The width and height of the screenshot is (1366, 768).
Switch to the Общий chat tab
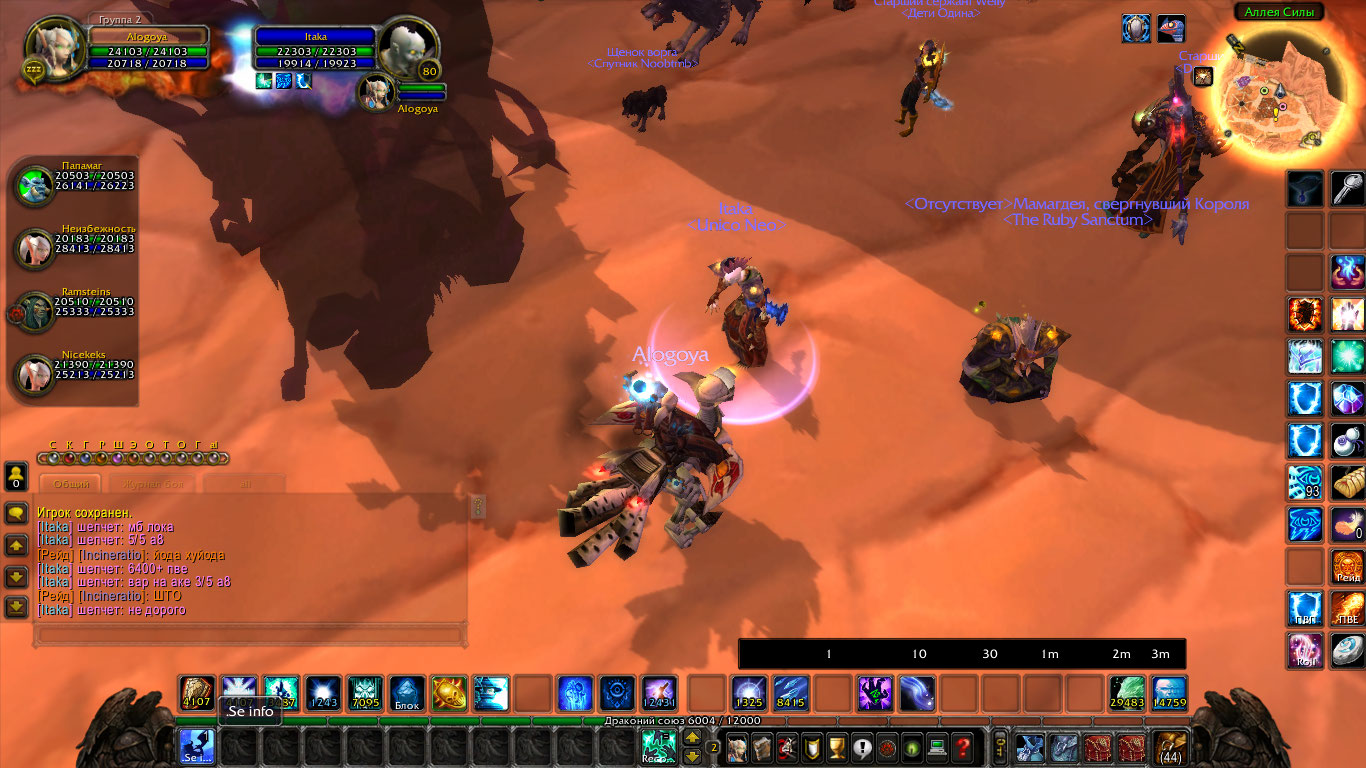click(70, 484)
